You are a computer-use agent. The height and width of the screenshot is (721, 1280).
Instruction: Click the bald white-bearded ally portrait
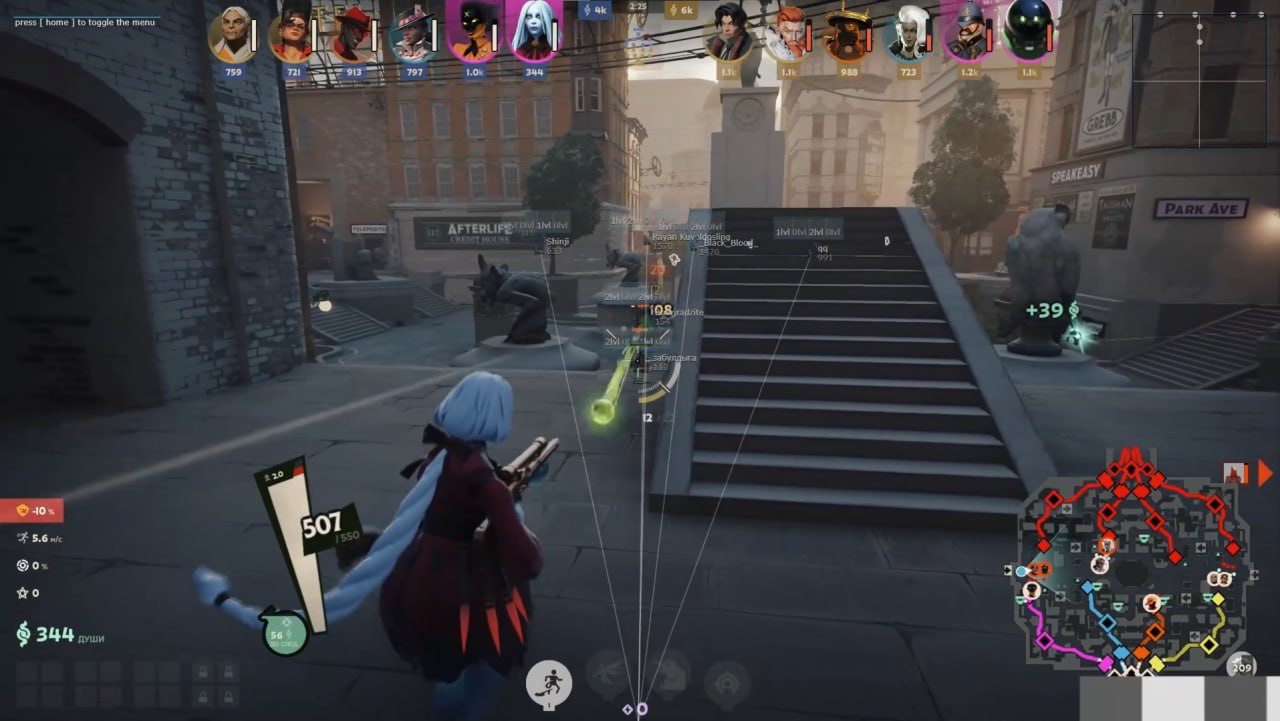click(x=232, y=34)
